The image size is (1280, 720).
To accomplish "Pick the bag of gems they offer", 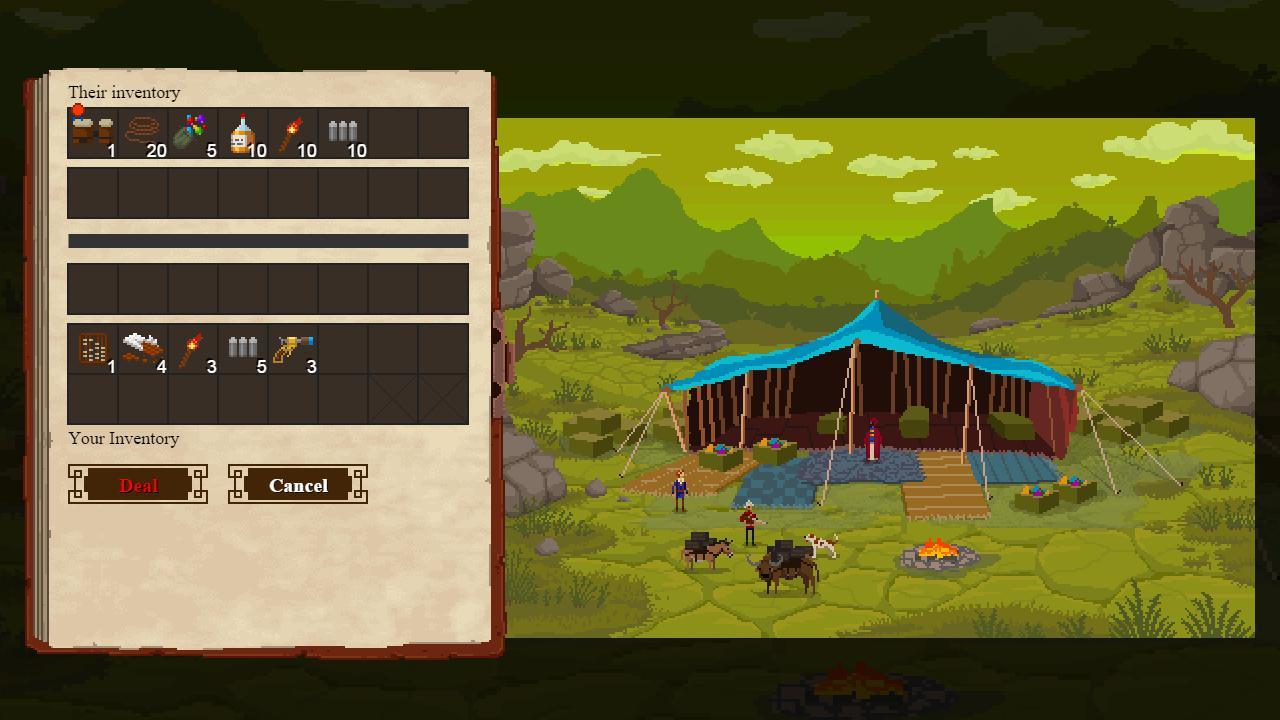I will coord(191,128).
